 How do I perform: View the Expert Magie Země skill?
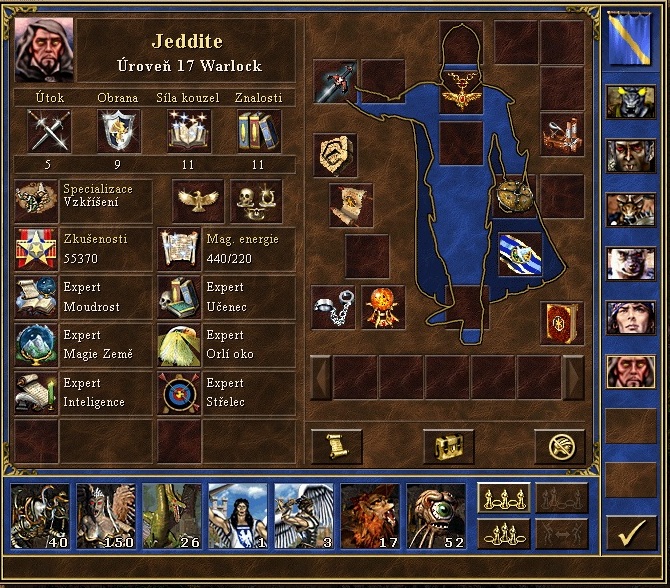pos(83,346)
